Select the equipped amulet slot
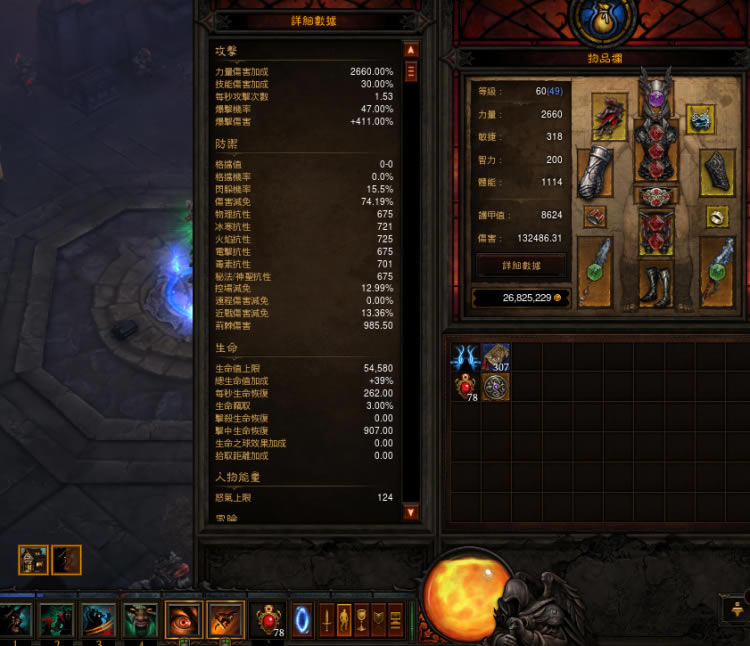This screenshot has height=646, width=750. tap(701, 118)
